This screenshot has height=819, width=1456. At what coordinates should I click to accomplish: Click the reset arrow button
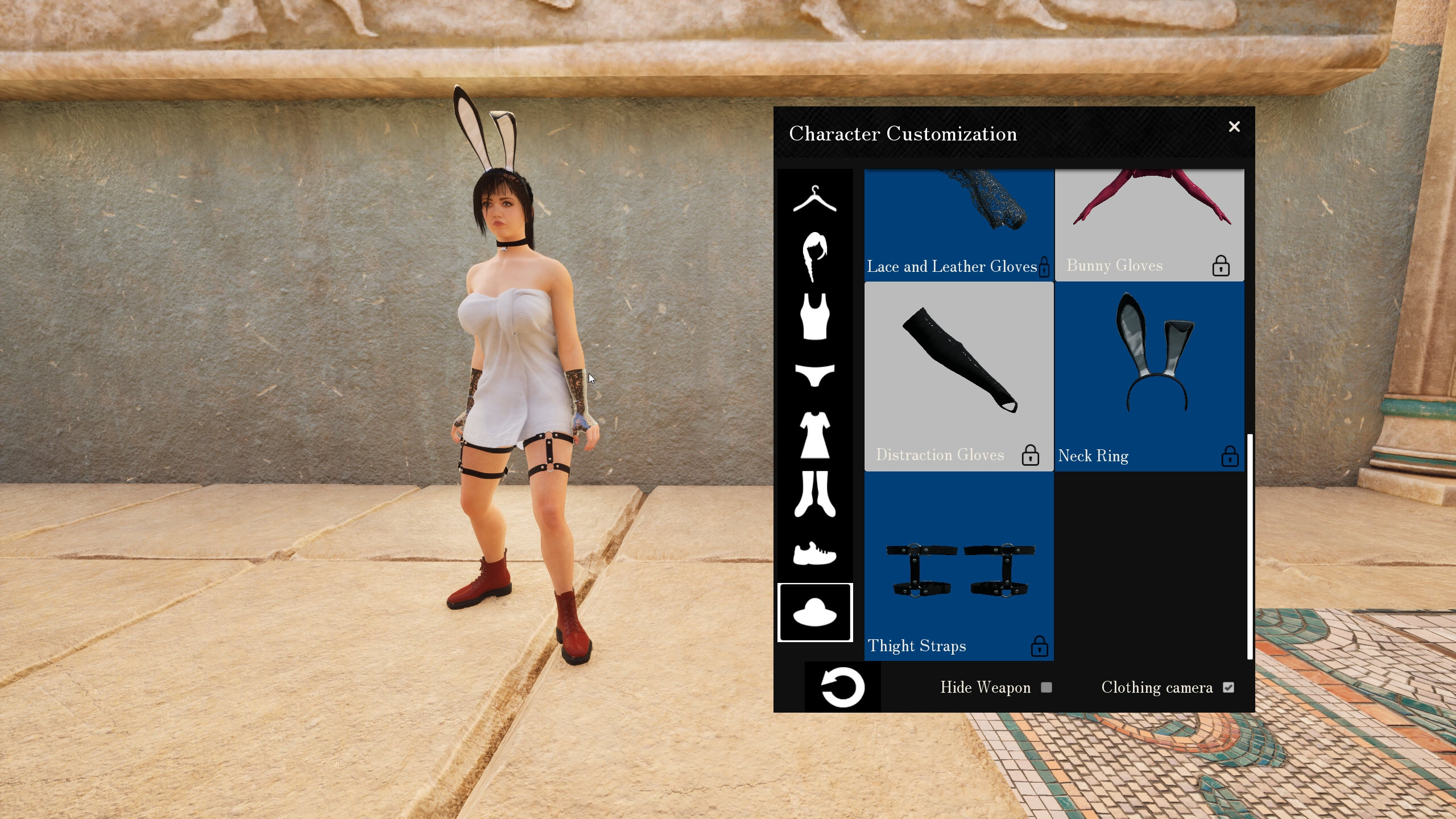[842, 686]
